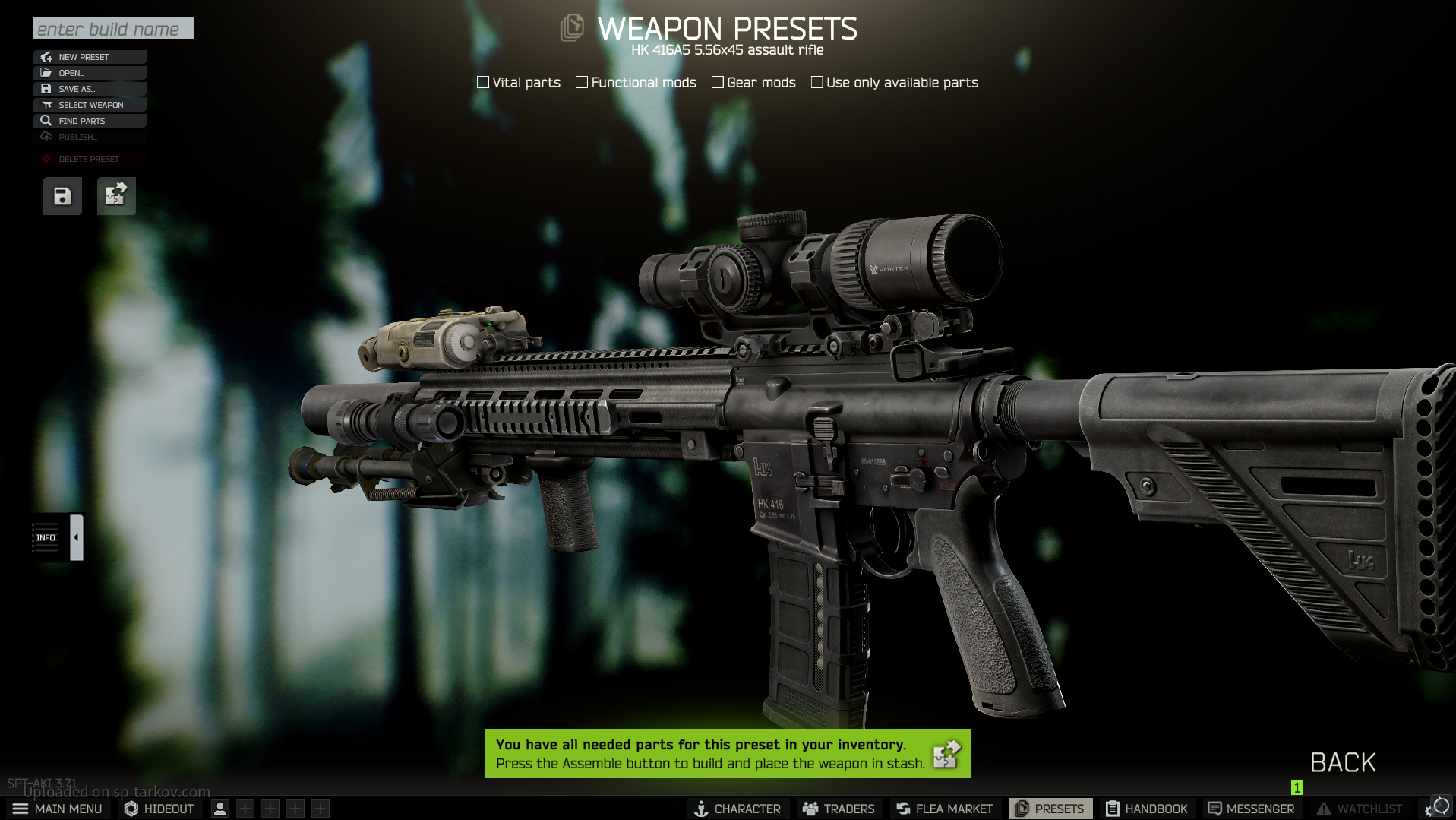This screenshot has height=820, width=1456.
Task: Choose the Open... preset option
Action: 89,73
